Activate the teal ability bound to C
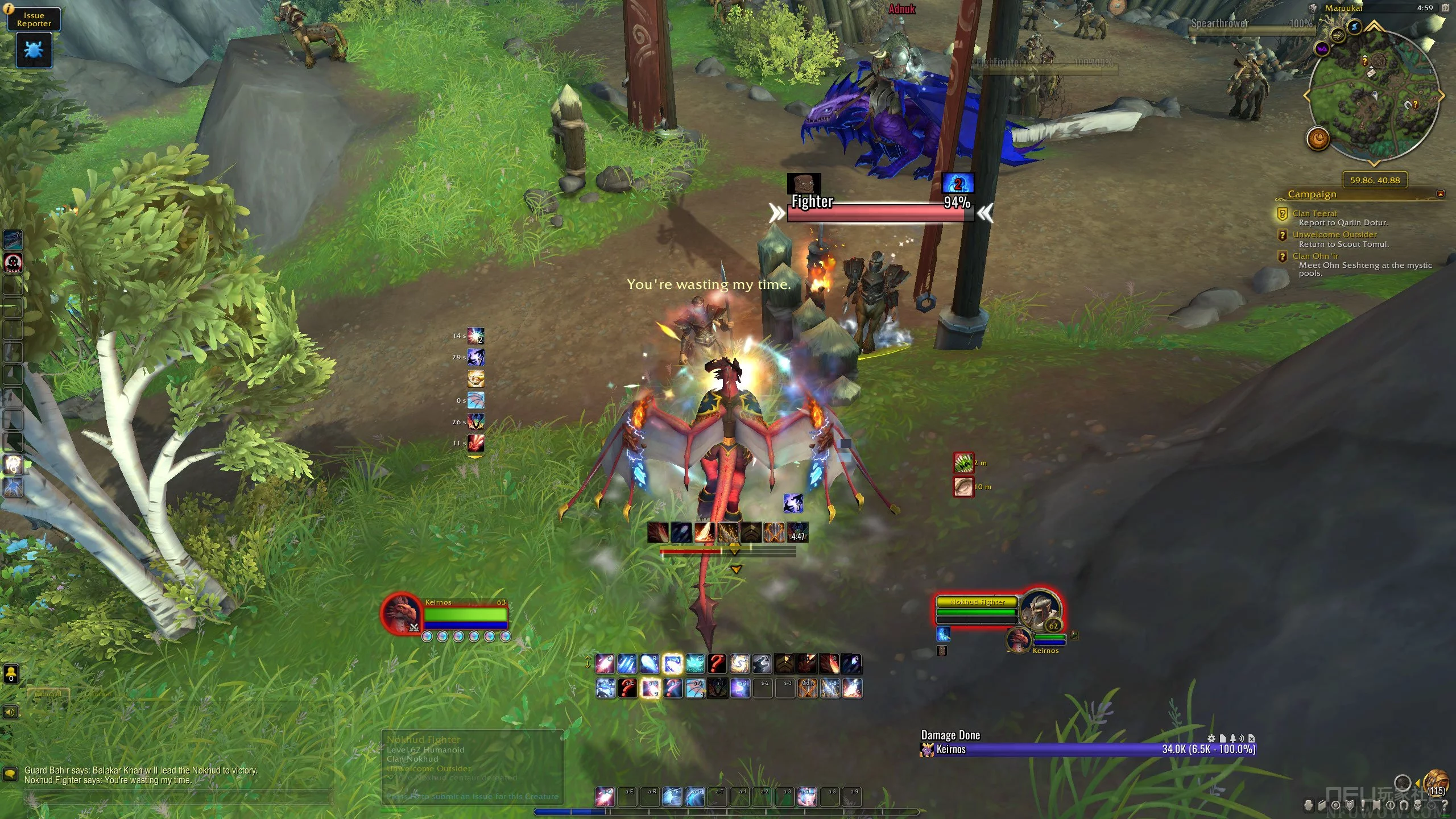 [x=694, y=664]
